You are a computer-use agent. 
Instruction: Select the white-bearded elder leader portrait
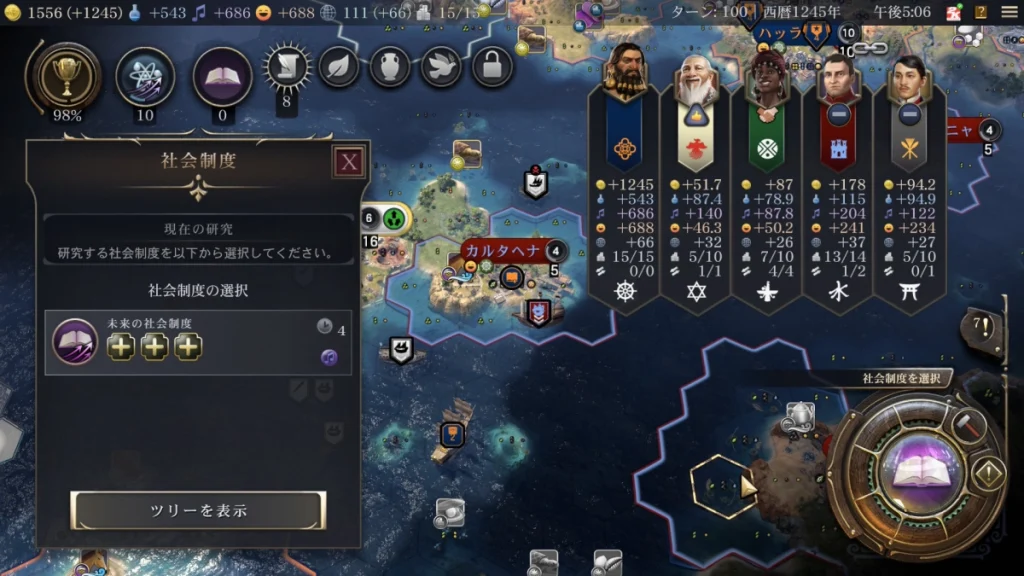pyautogui.click(x=695, y=73)
